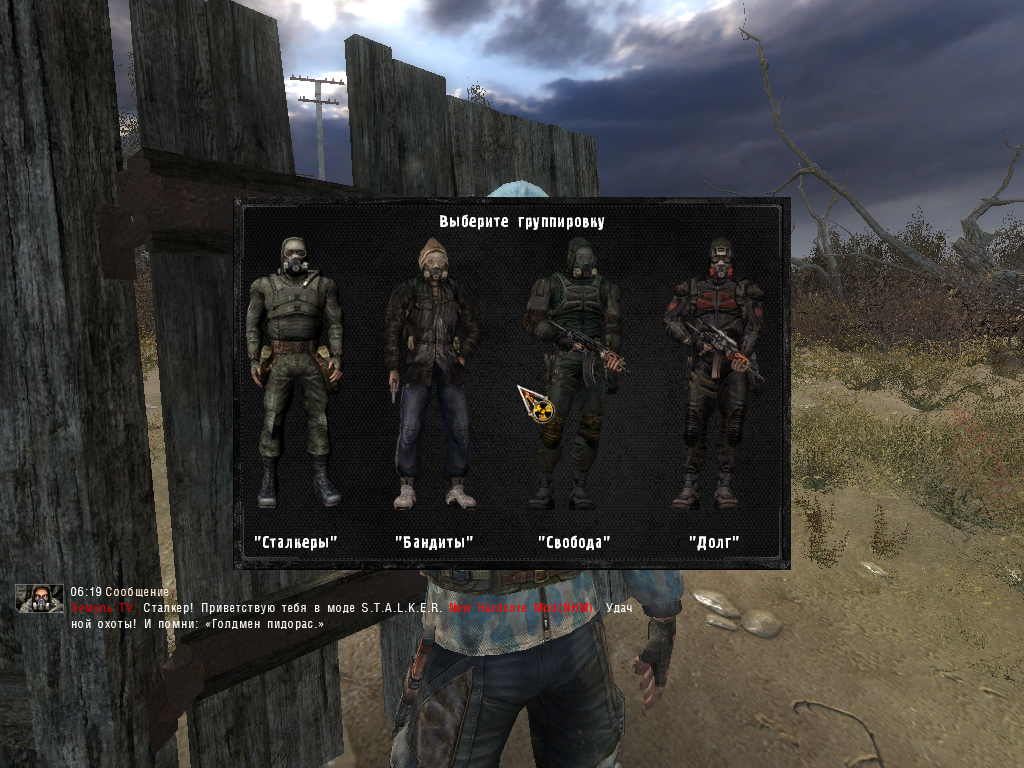The height and width of the screenshot is (768, 1024).
Task: Choose the "Сталкеры" faction character
Action: coord(295,372)
